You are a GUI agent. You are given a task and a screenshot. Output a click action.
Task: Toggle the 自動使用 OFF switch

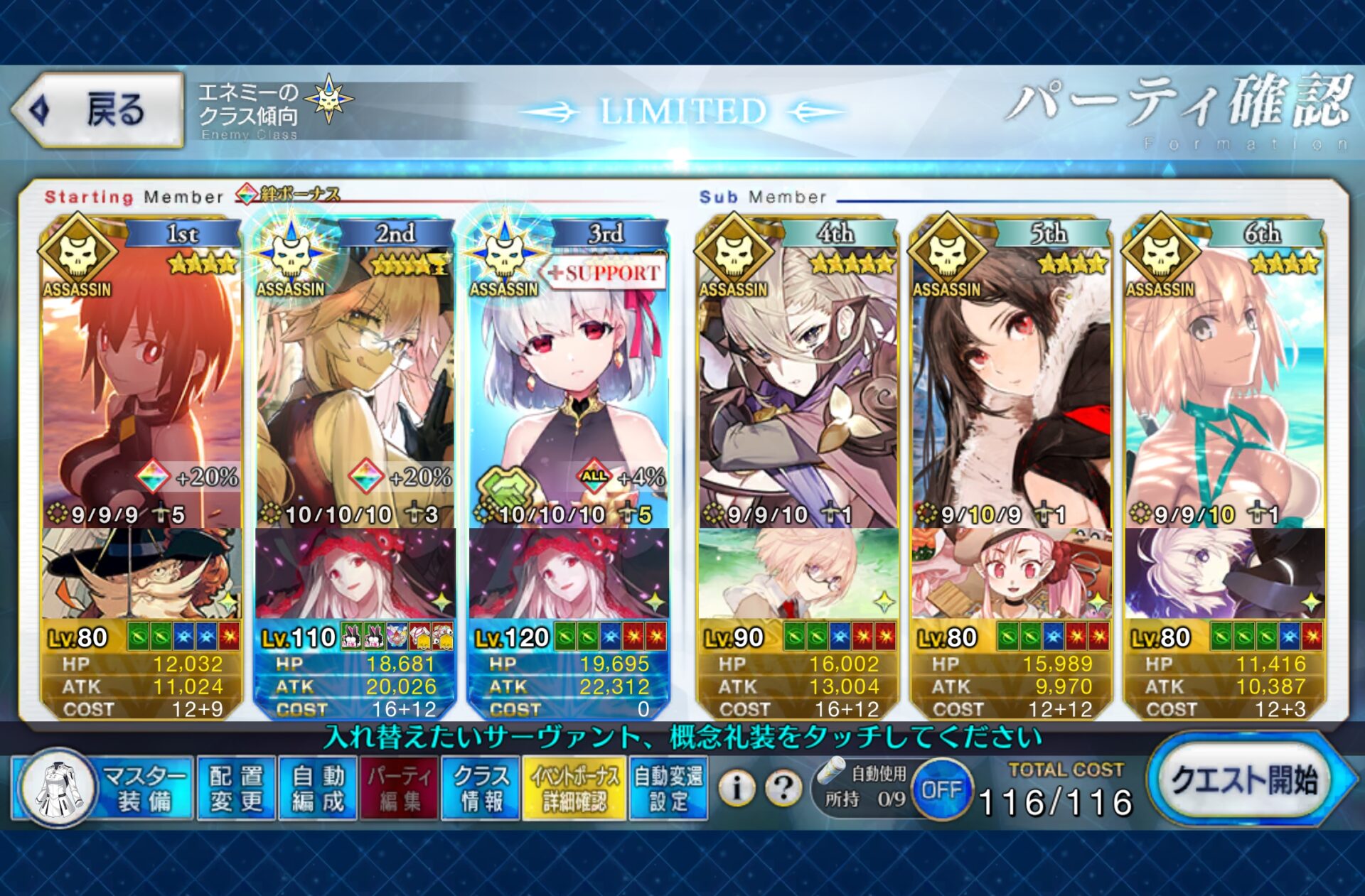pyautogui.click(x=941, y=789)
